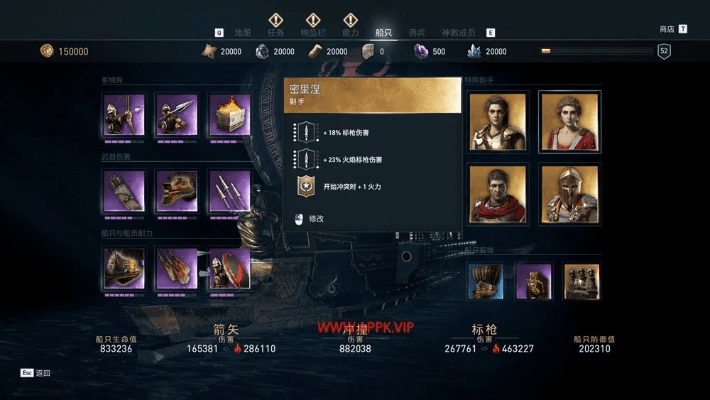Choose the fire brazier upgrade
Viewport: 710px width, 400px height.
(x=229, y=115)
